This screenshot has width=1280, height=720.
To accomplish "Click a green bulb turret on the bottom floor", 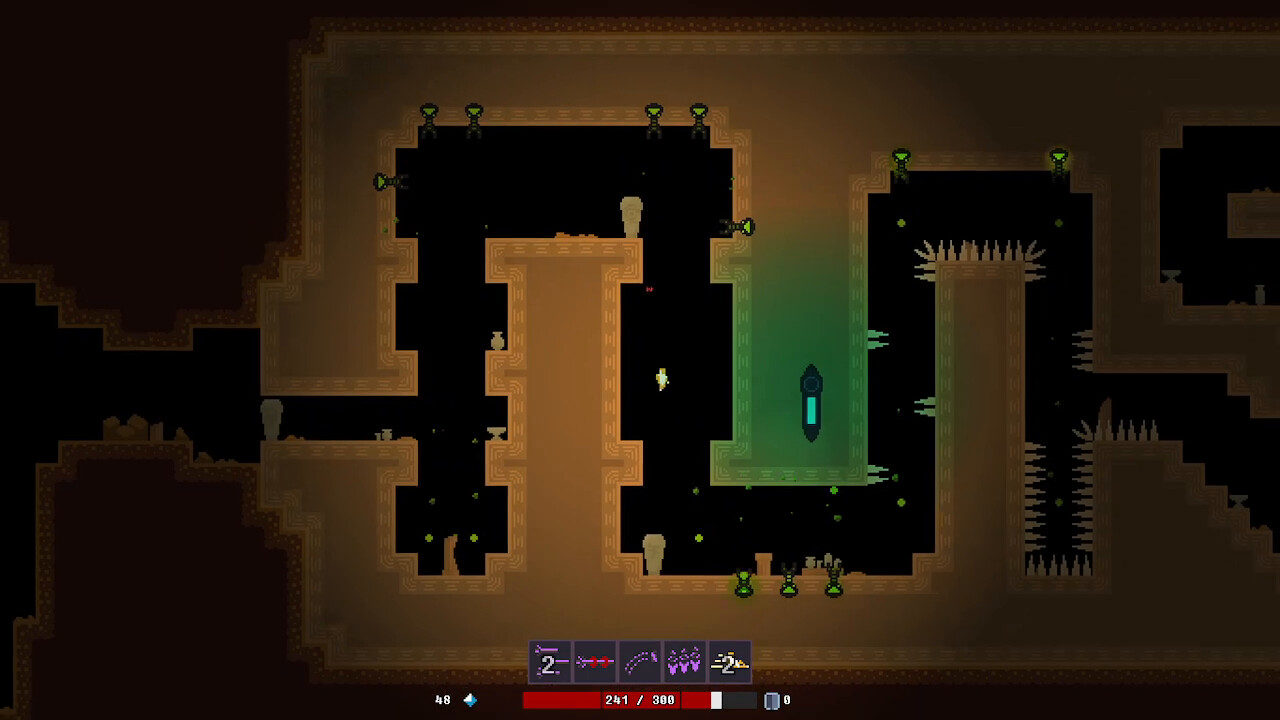I will (x=742, y=583).
